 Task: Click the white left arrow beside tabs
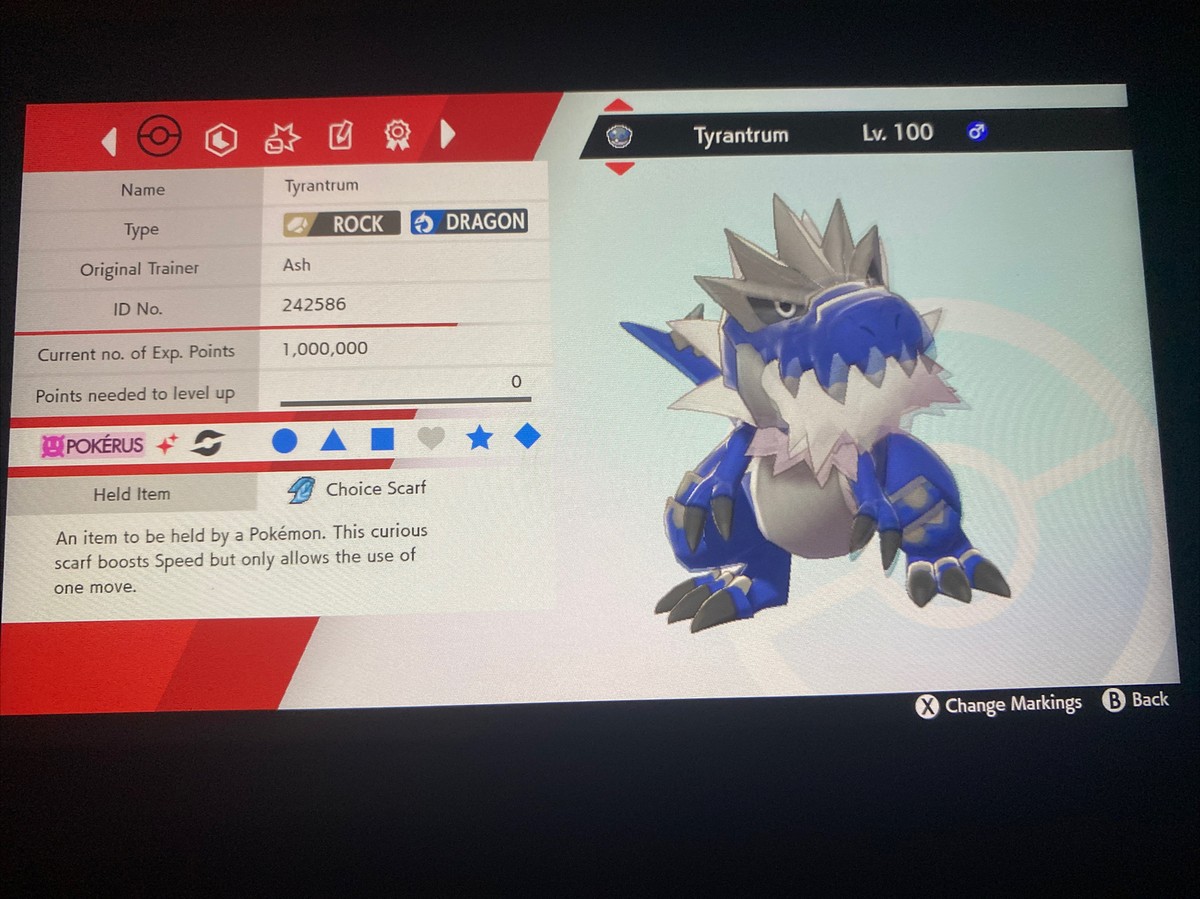point(109,142)
